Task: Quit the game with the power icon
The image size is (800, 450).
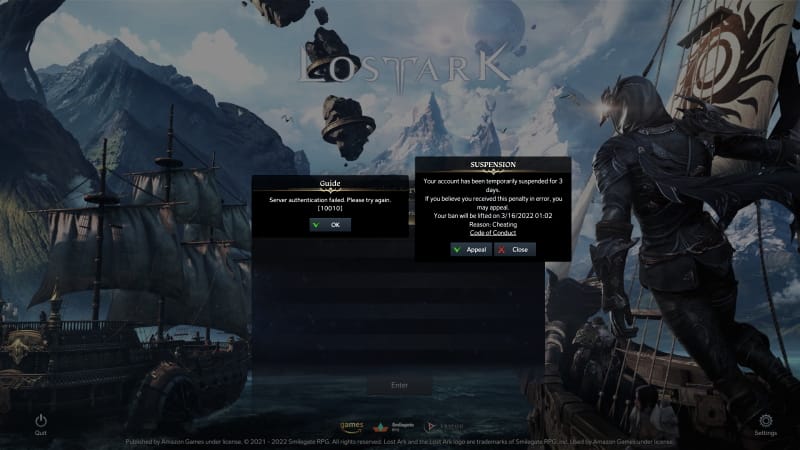Action: (x=41, y=422)
